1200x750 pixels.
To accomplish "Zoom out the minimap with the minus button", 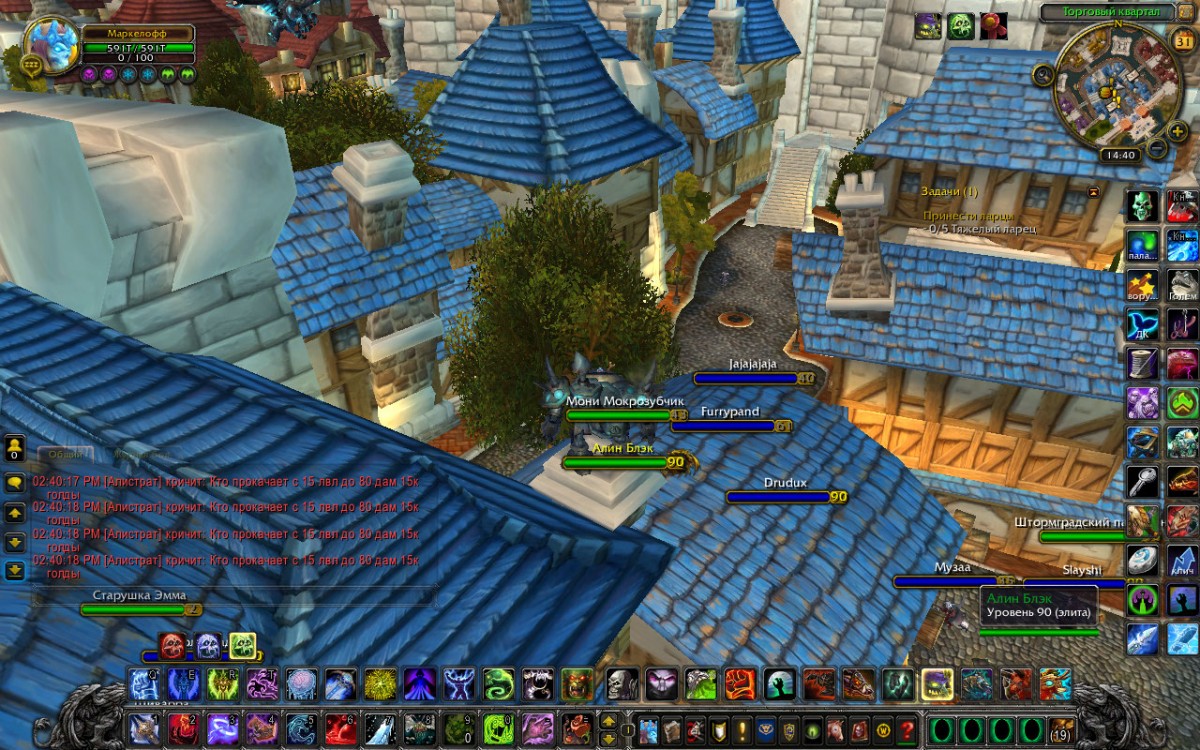I will (1157, 149).
